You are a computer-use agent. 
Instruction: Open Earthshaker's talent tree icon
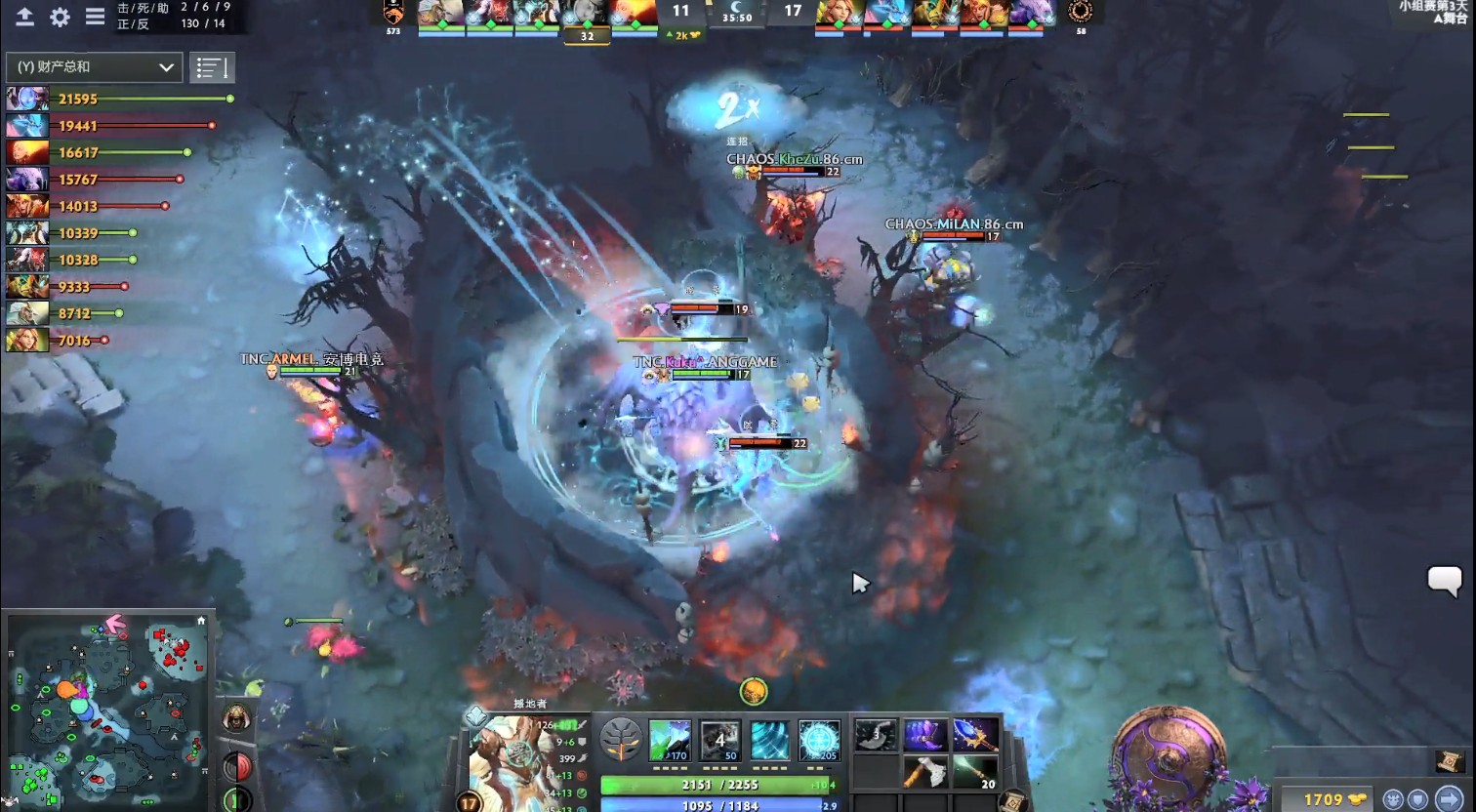[x=622, y=740]
